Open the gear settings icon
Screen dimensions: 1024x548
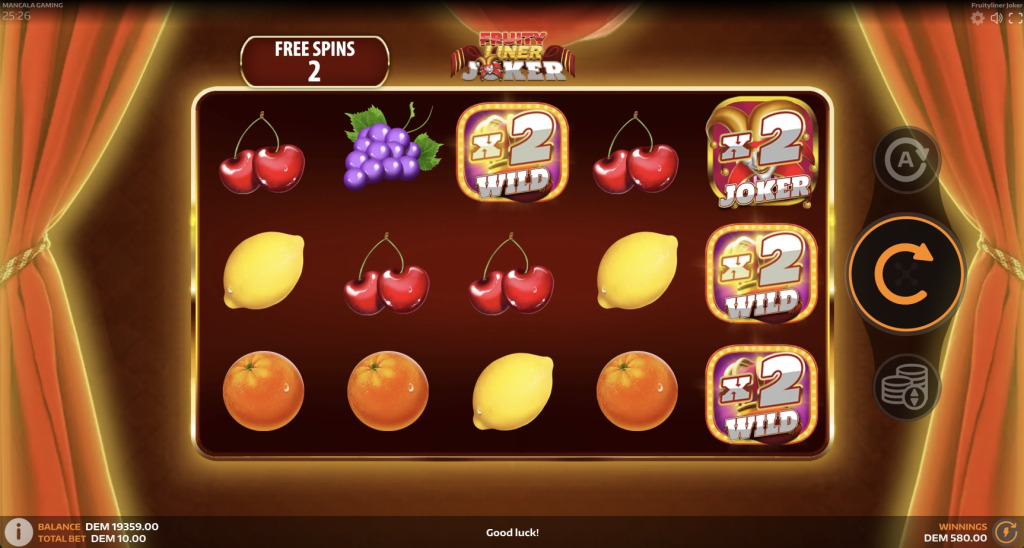pyautogui.click(x=977, y=18)
